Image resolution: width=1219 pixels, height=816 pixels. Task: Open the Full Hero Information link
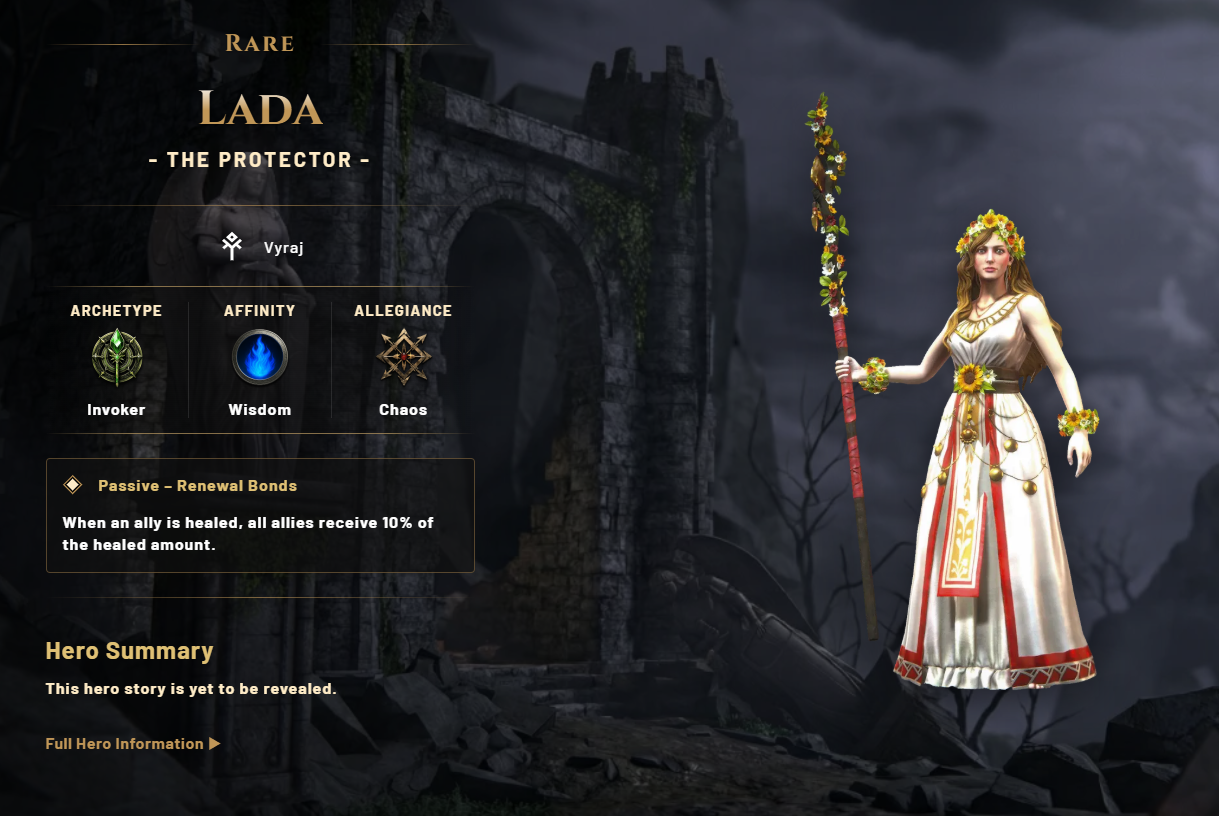132,744
